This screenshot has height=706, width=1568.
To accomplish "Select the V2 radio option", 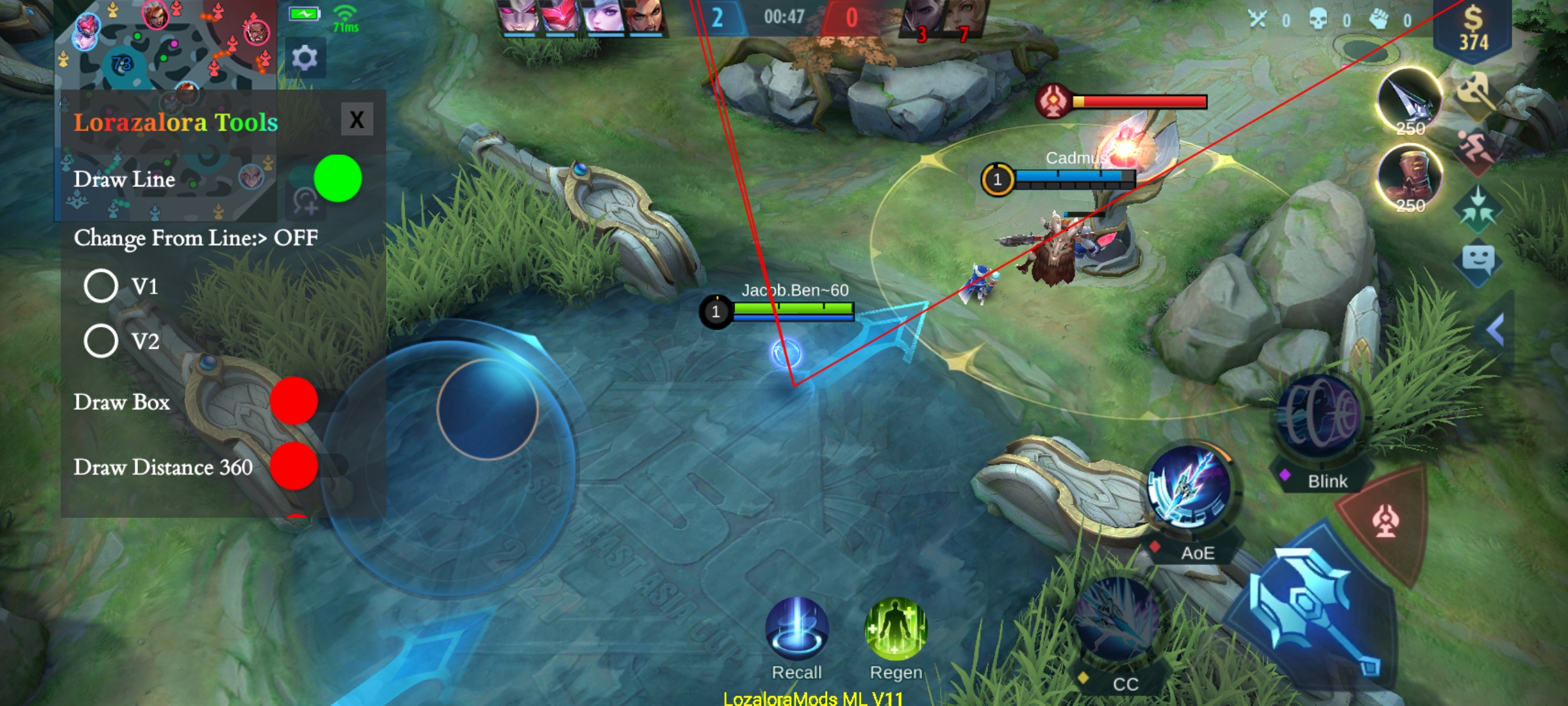I will pyautogui.click(x=101, y=341).
